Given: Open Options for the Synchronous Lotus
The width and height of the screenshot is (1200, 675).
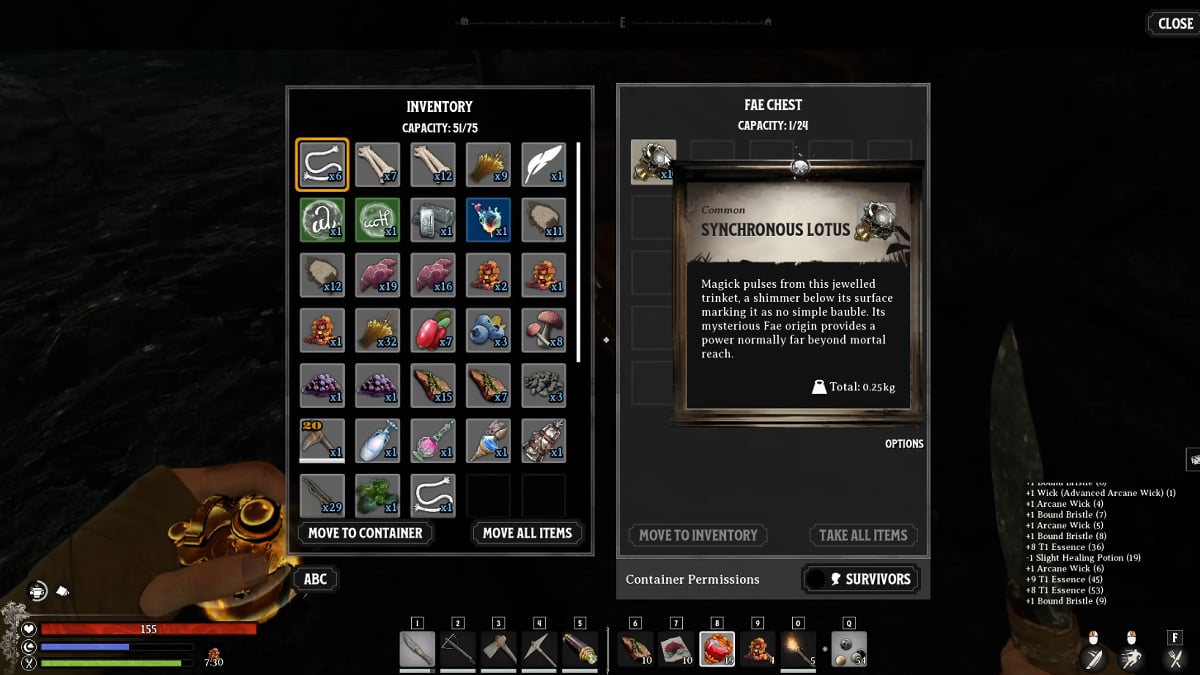Looking at the screenshot, I should pos(903,444).
